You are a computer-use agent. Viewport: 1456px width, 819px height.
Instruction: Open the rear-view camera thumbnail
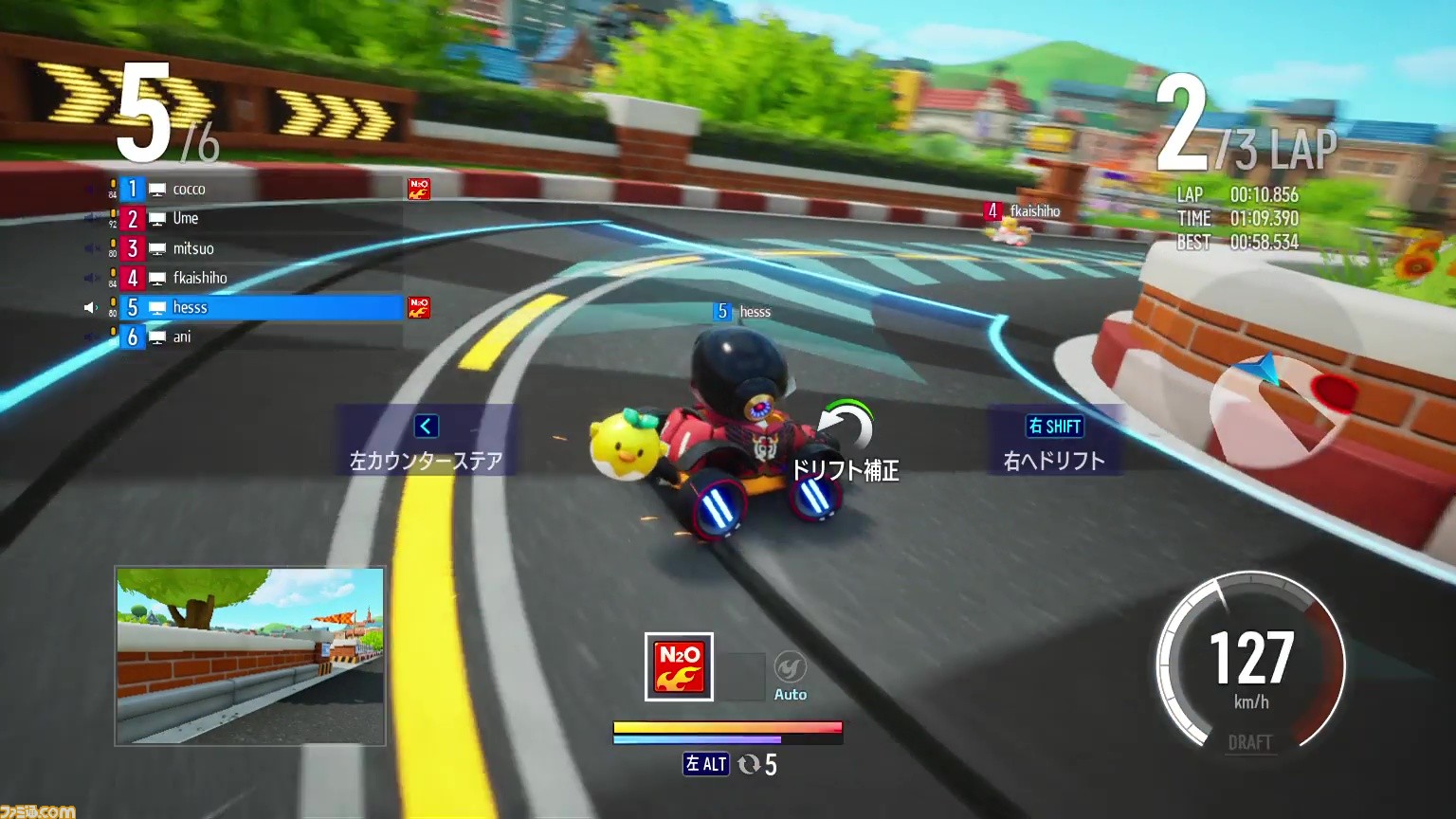(250, 656)
